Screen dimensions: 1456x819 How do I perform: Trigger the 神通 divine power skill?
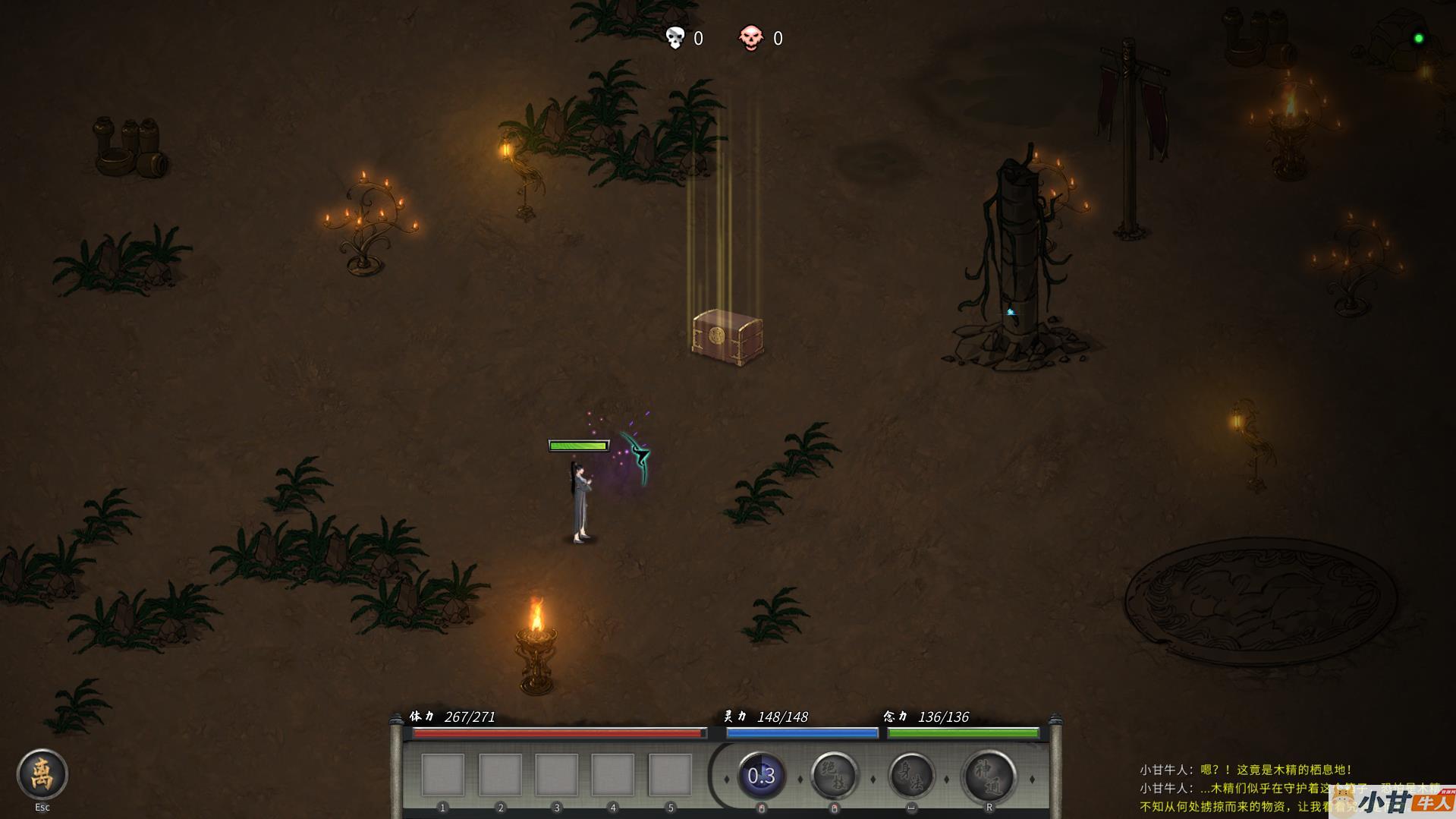(x=989, y=776)
